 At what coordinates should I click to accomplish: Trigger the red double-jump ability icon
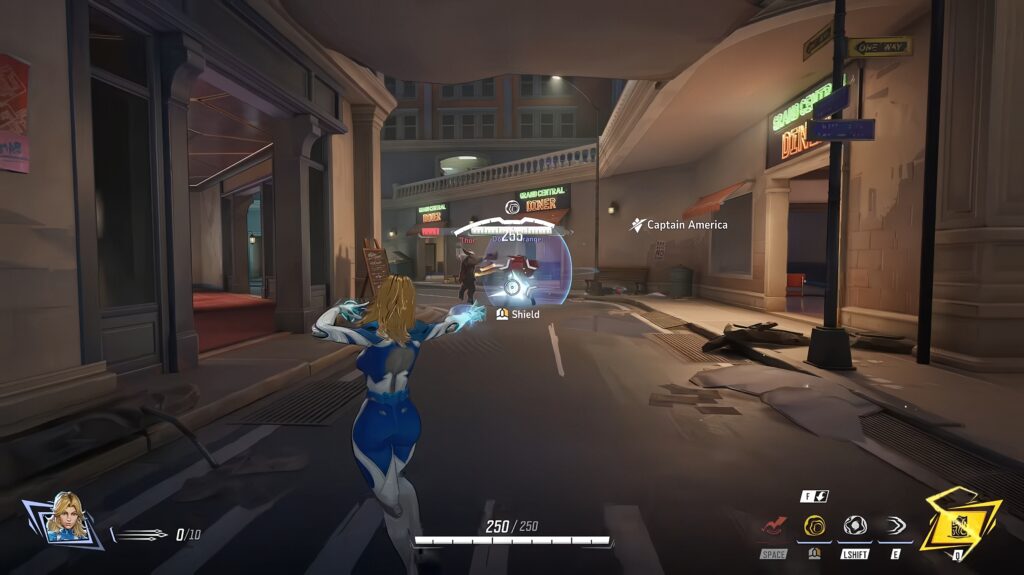(774, 526)
